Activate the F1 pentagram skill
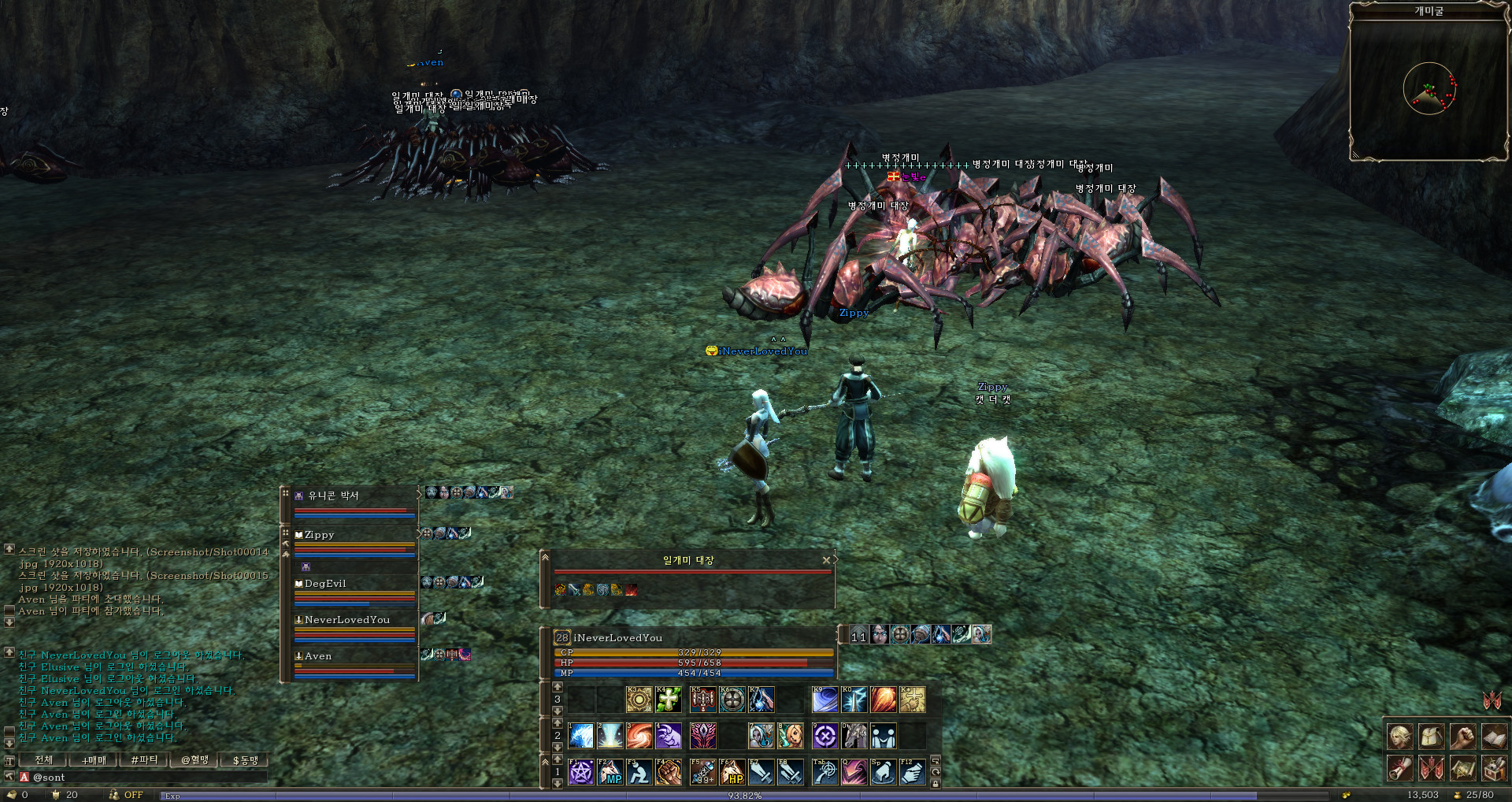This screenshot has width=1512, height=802. (x=581, y=772)
